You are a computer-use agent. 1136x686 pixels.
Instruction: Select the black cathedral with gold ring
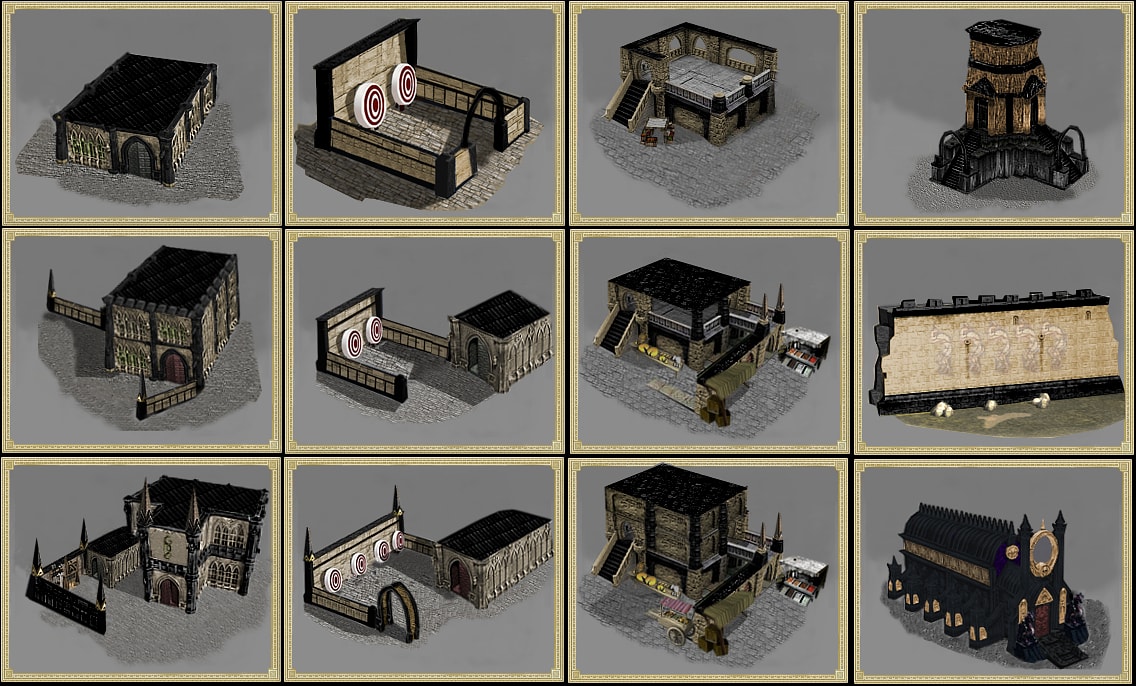tap(994, 570)
